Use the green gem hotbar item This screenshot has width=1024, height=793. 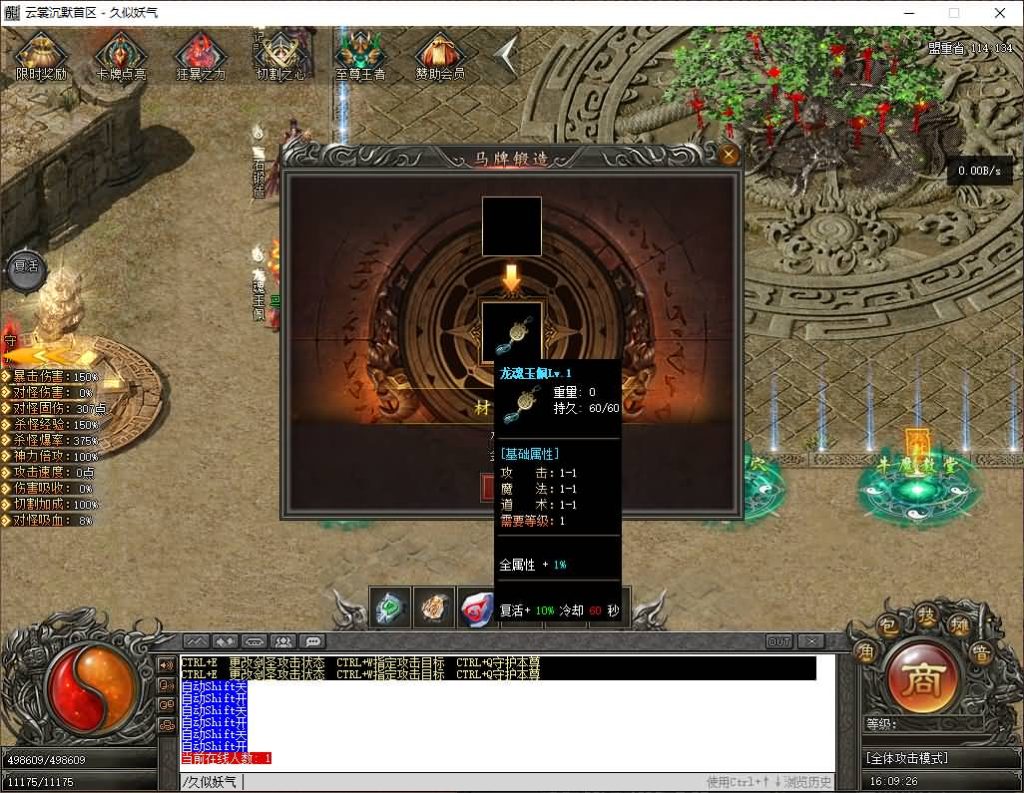pyautogui.click(x=390, y=607)
